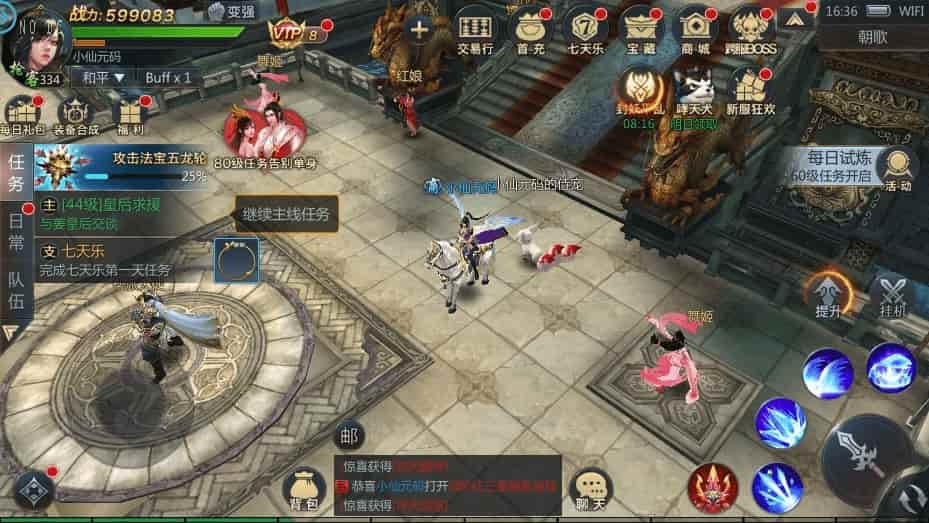Open the 聊天 chat window
929x523 pixels.
[591, 491]
